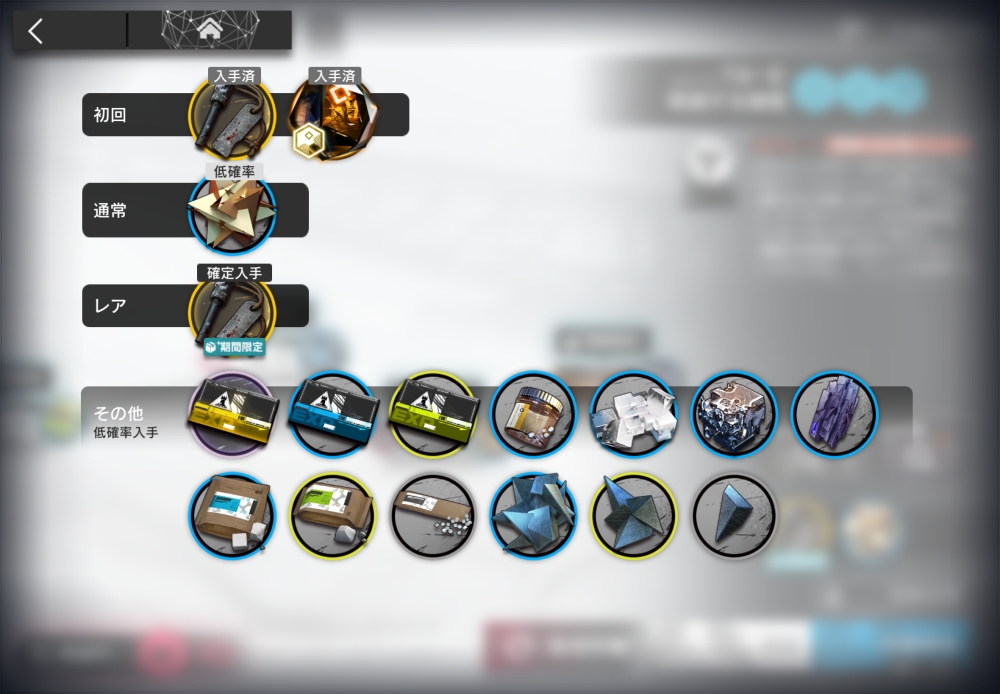Choose the yellow-green record card item
This screenshot has height=694, width=1000.
tap(432, 414)
